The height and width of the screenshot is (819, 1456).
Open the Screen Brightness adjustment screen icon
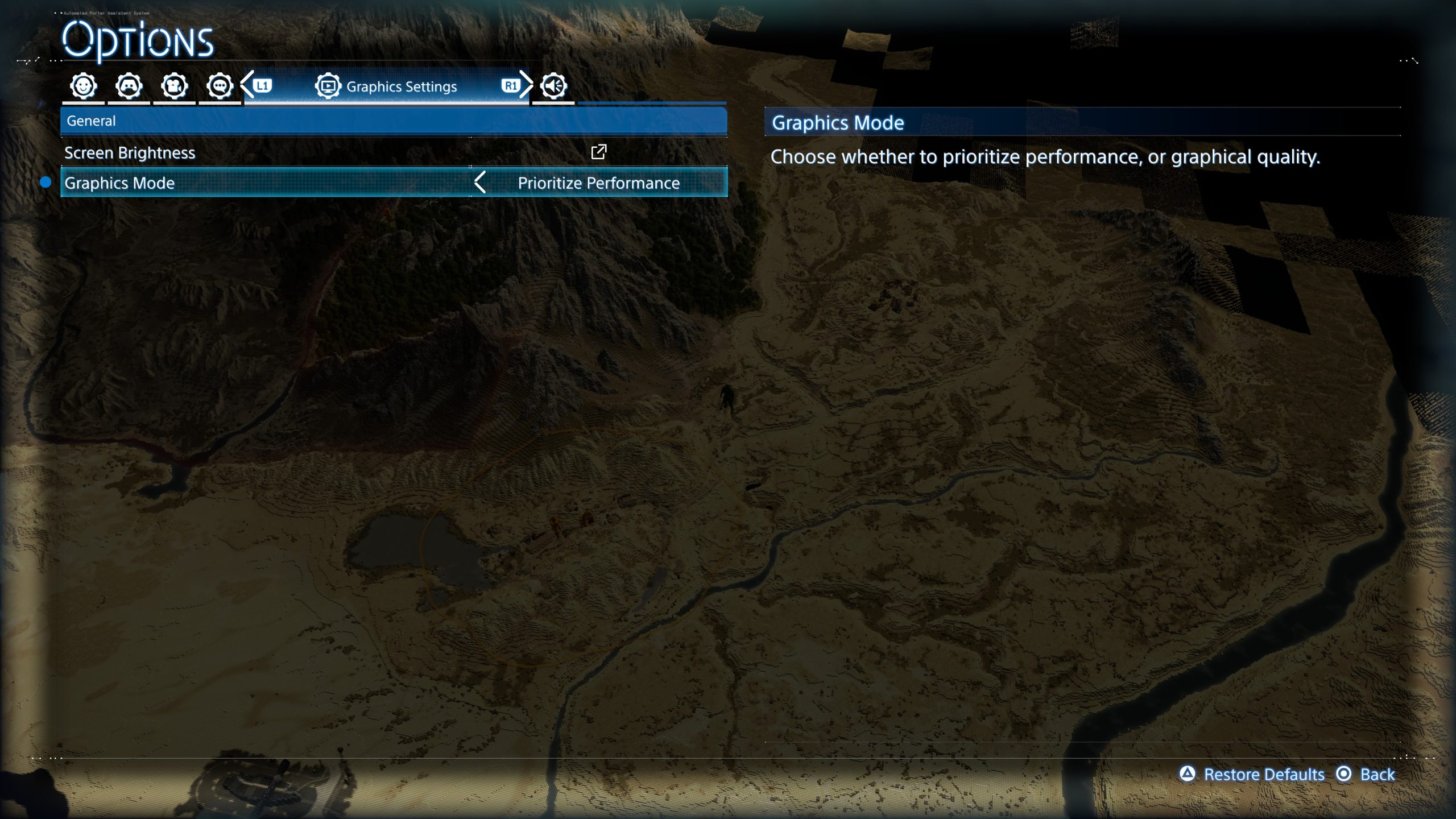[x=598, y=152]
